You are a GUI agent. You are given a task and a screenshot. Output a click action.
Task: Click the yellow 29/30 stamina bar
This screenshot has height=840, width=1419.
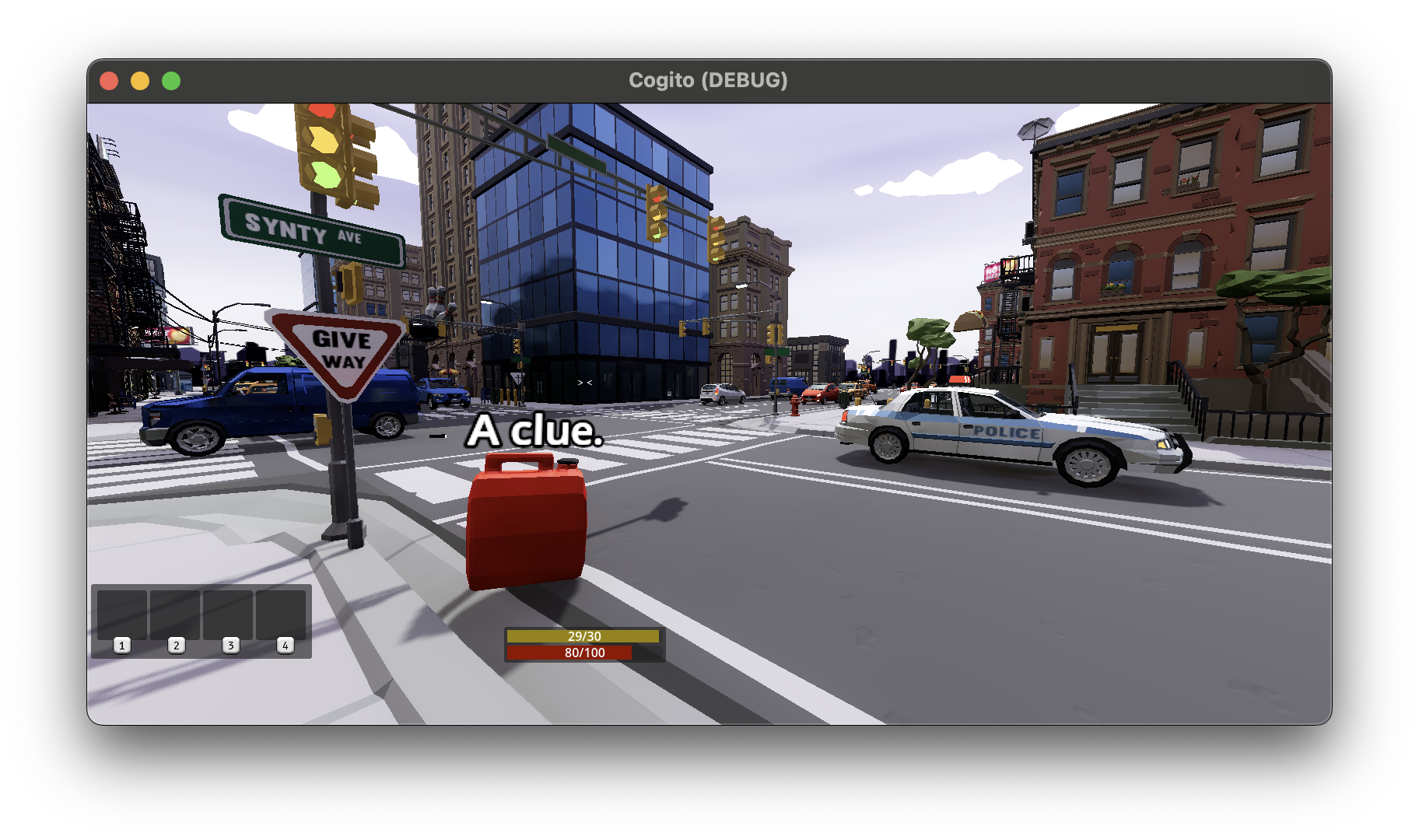coord(583,635)
